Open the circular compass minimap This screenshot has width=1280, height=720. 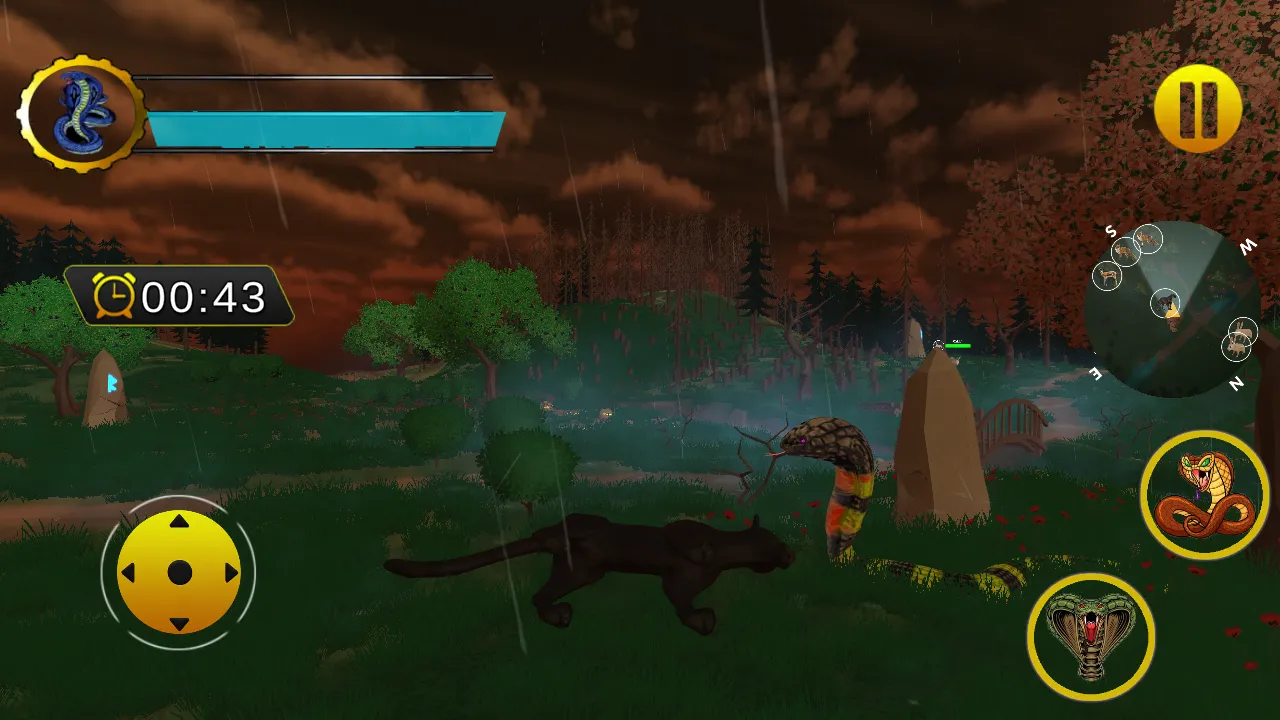pyautogui.click(x=1172, y=309)
